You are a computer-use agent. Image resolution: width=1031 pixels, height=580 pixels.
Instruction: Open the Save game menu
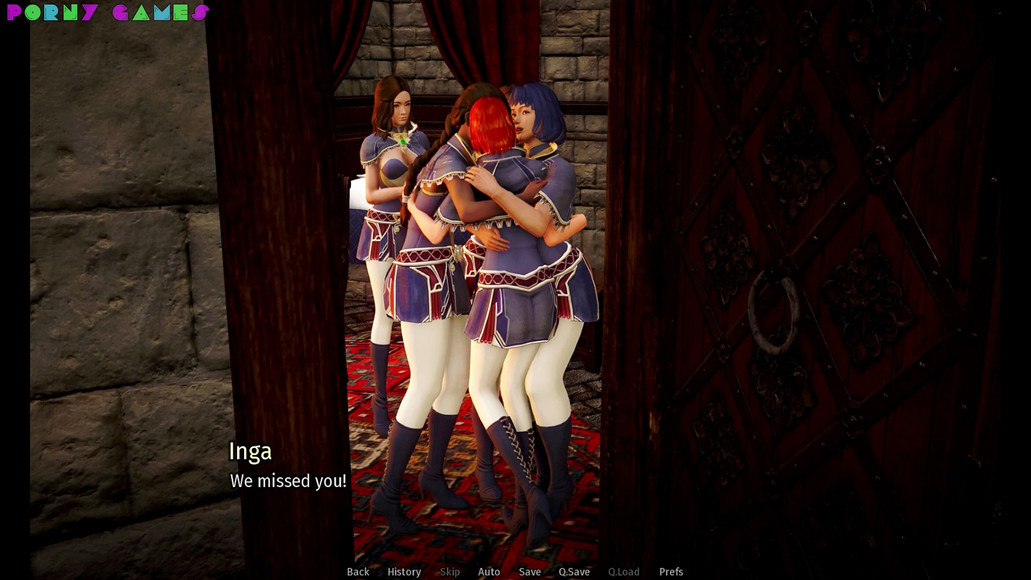530,572
